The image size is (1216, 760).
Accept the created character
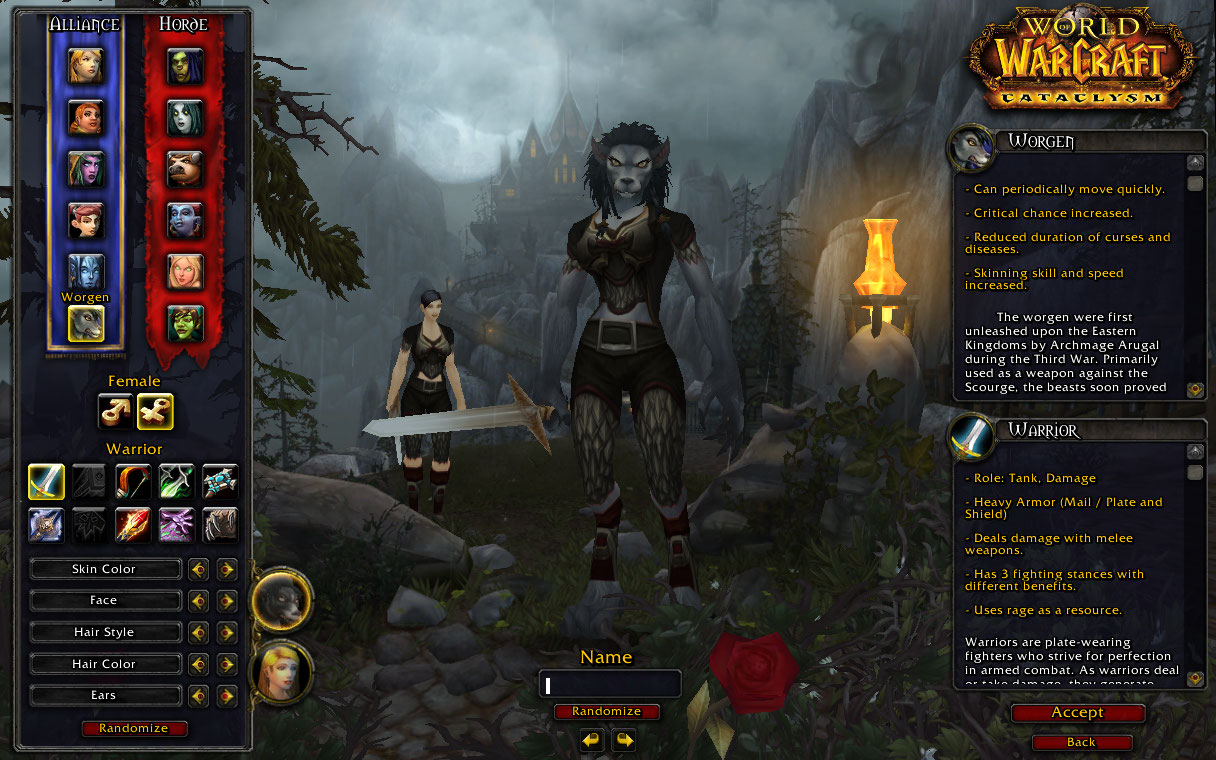(x=1077, y=713)
